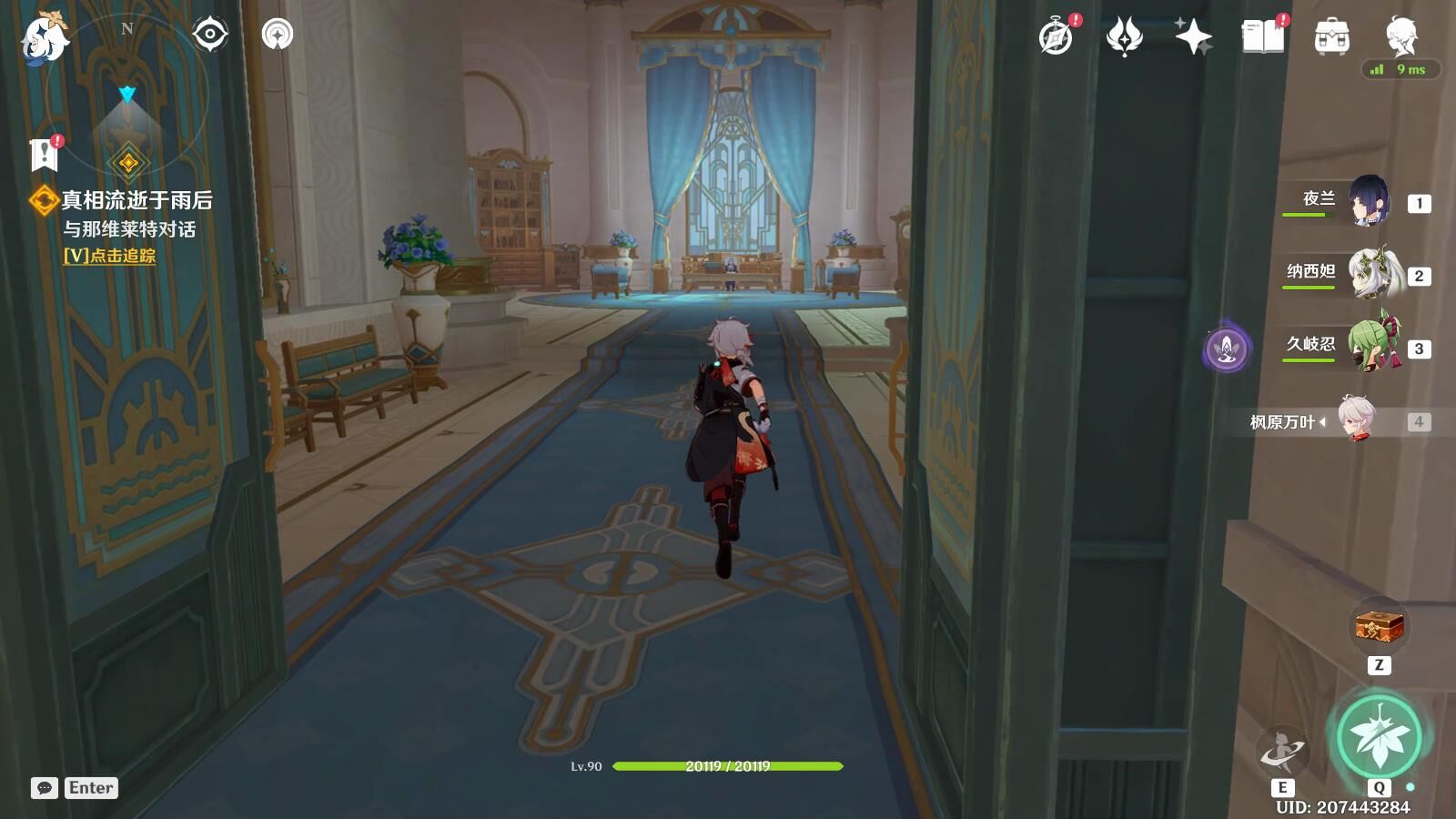Open the Paimon menu
Image resolution: width=1456 pixels, height=819 pixels.
click(x=44, y=38)
